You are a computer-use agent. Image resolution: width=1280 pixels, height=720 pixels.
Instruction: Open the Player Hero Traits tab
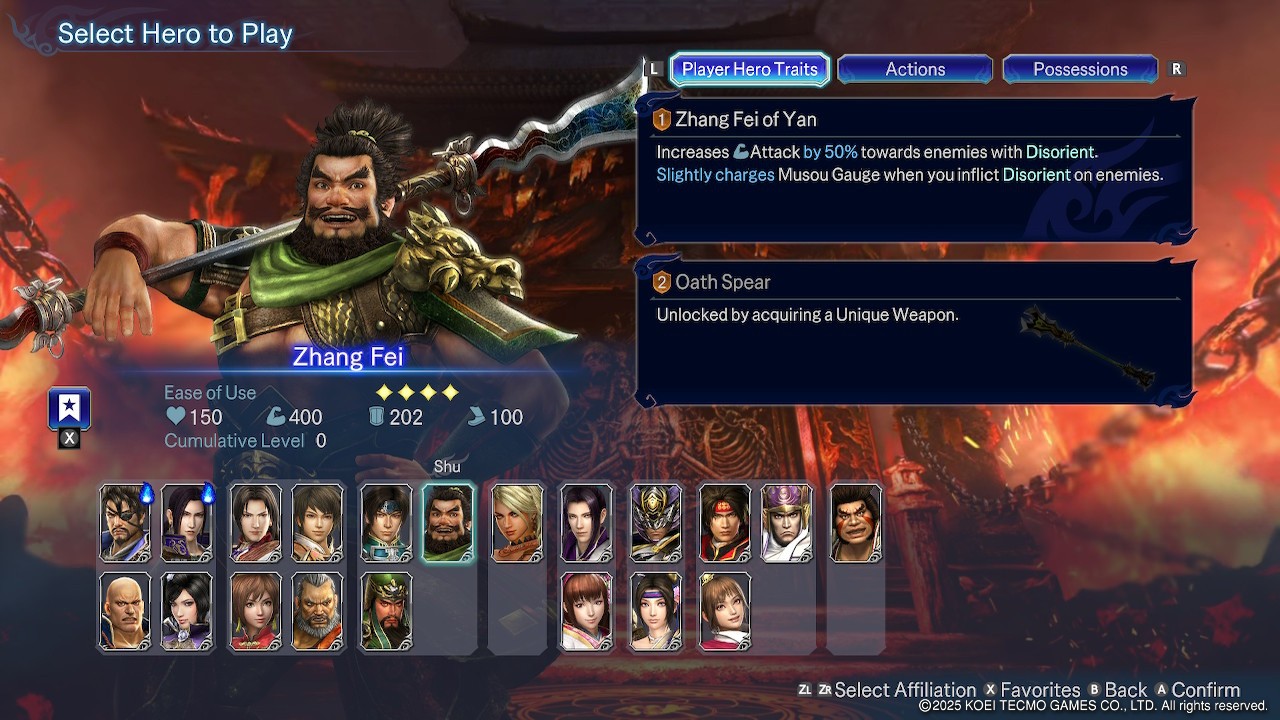coord(749,69)
